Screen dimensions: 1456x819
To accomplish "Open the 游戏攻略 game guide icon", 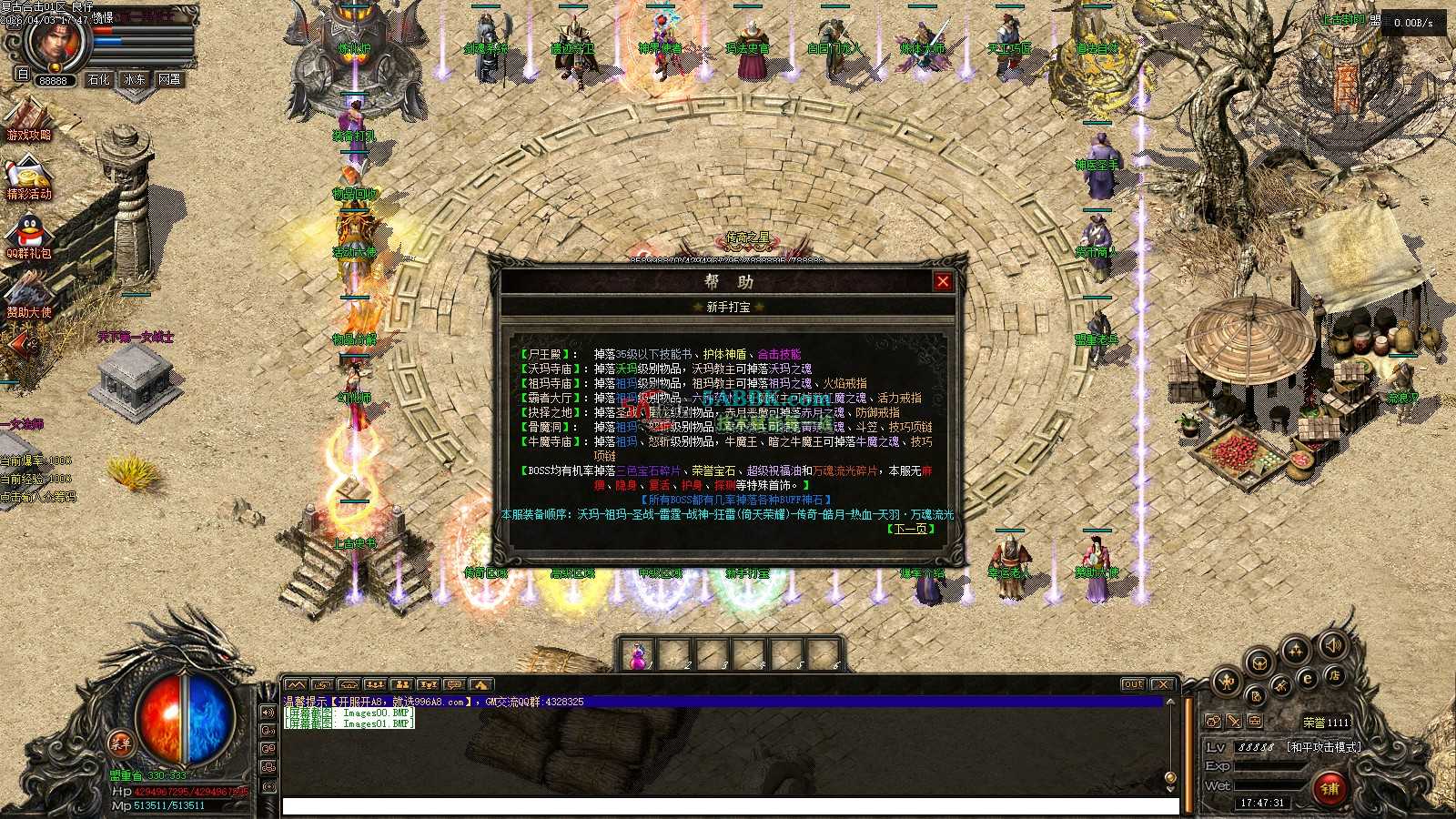I will coord(29,123).
